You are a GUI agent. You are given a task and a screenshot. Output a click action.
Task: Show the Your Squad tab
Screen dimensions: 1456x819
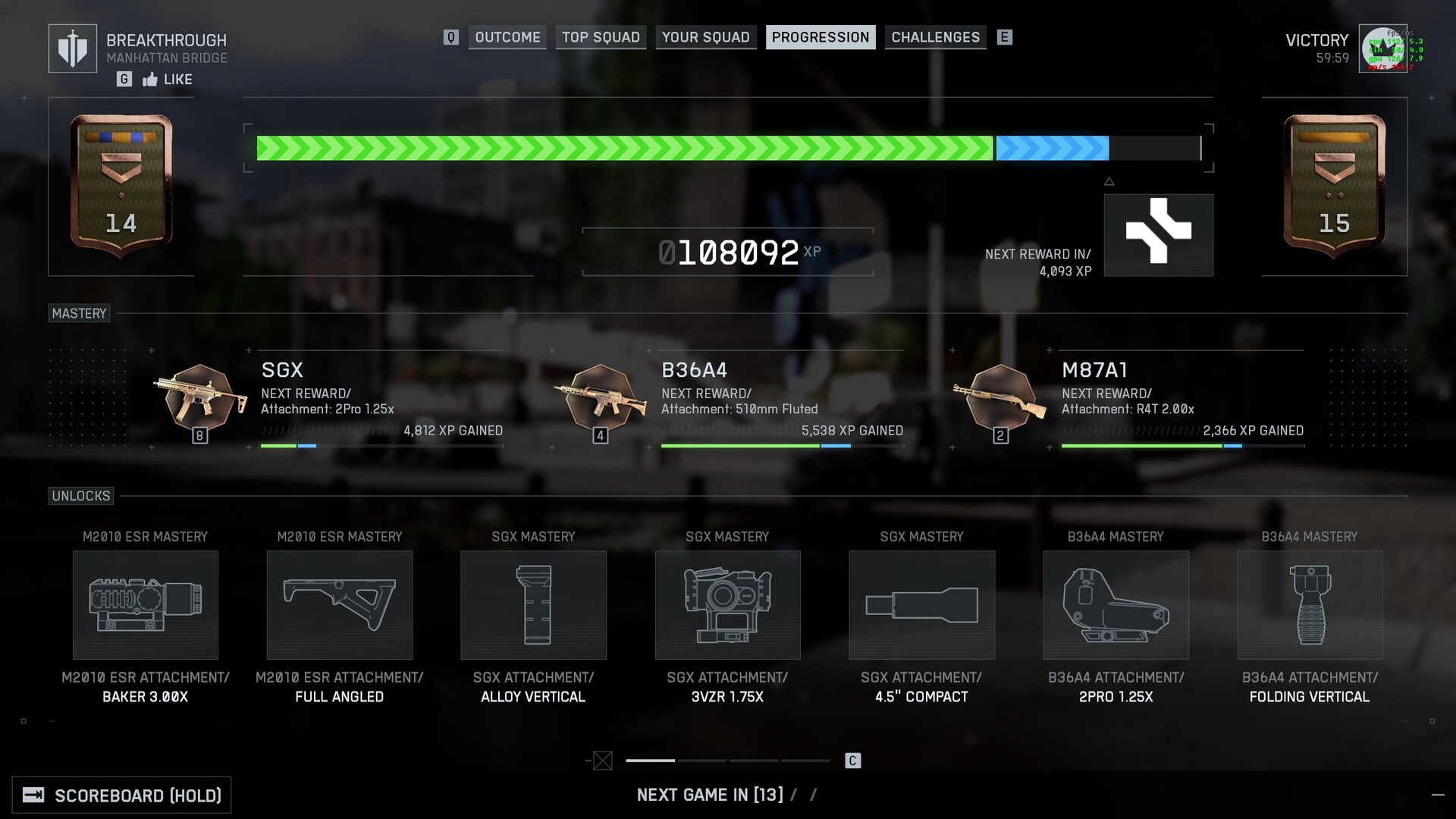[705, 37]
